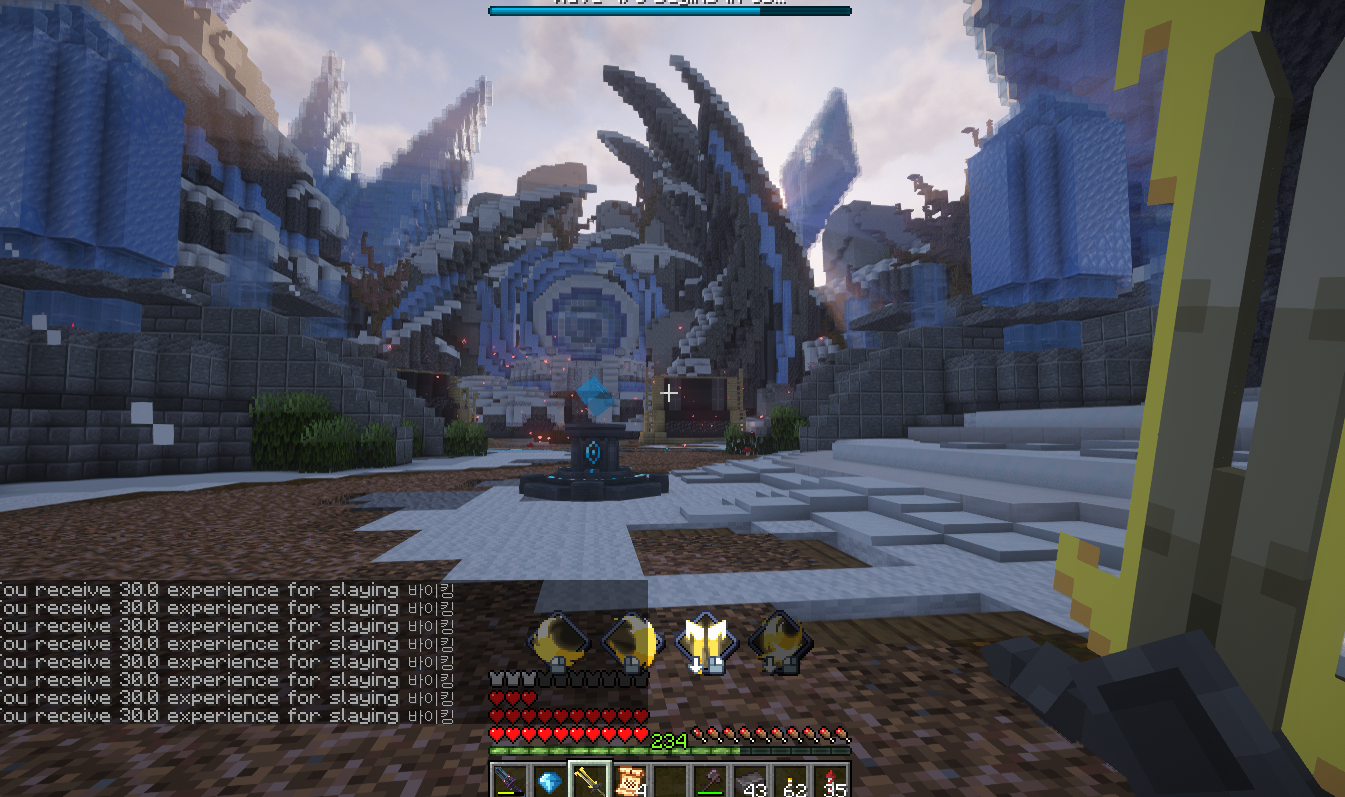The image size is (1345, 797).
Task: Select the blue diamond hotbar slot
Action: click(549, 781)
